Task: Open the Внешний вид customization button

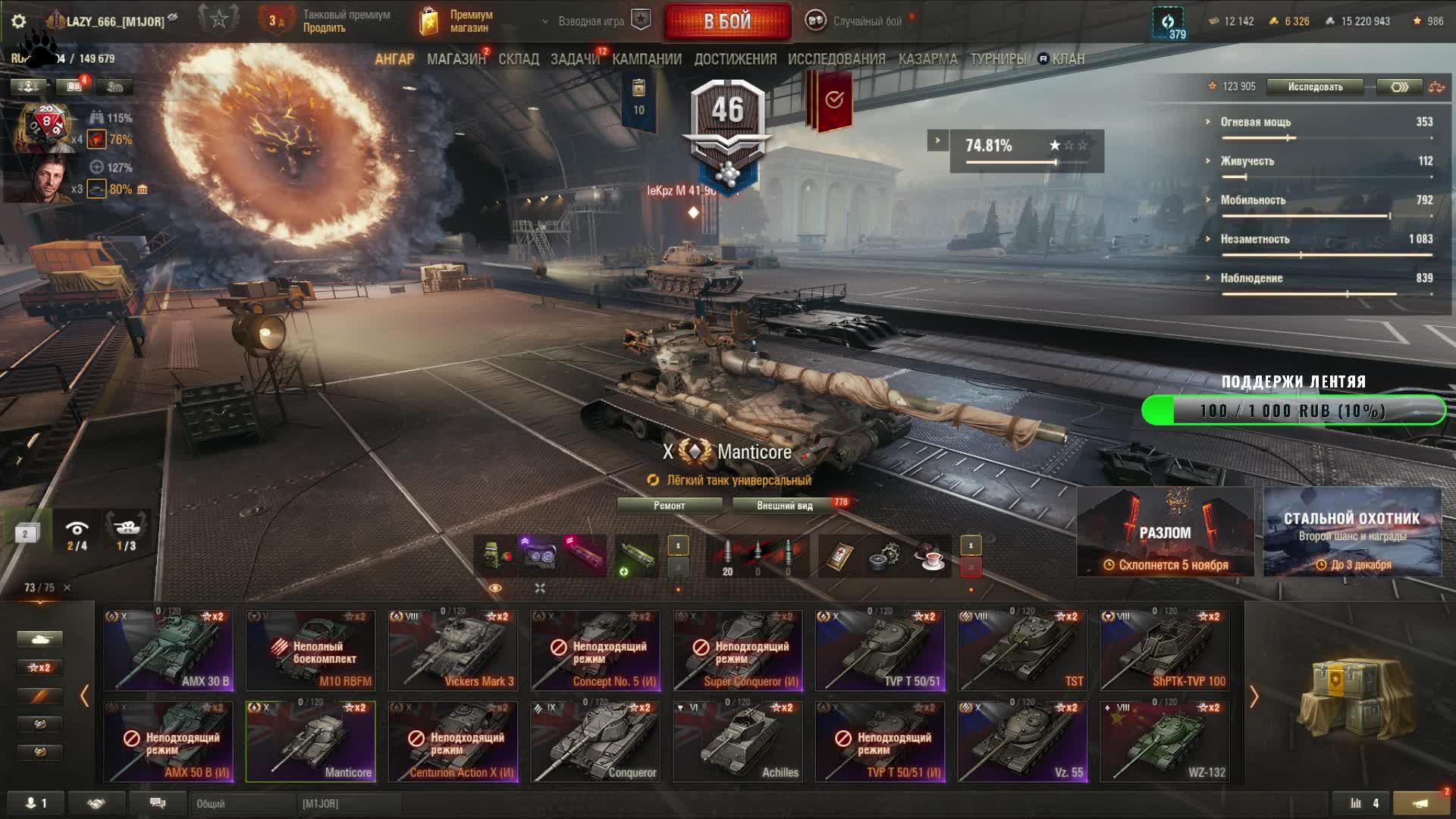Action: pyautogui.click(x=785, y=506)
